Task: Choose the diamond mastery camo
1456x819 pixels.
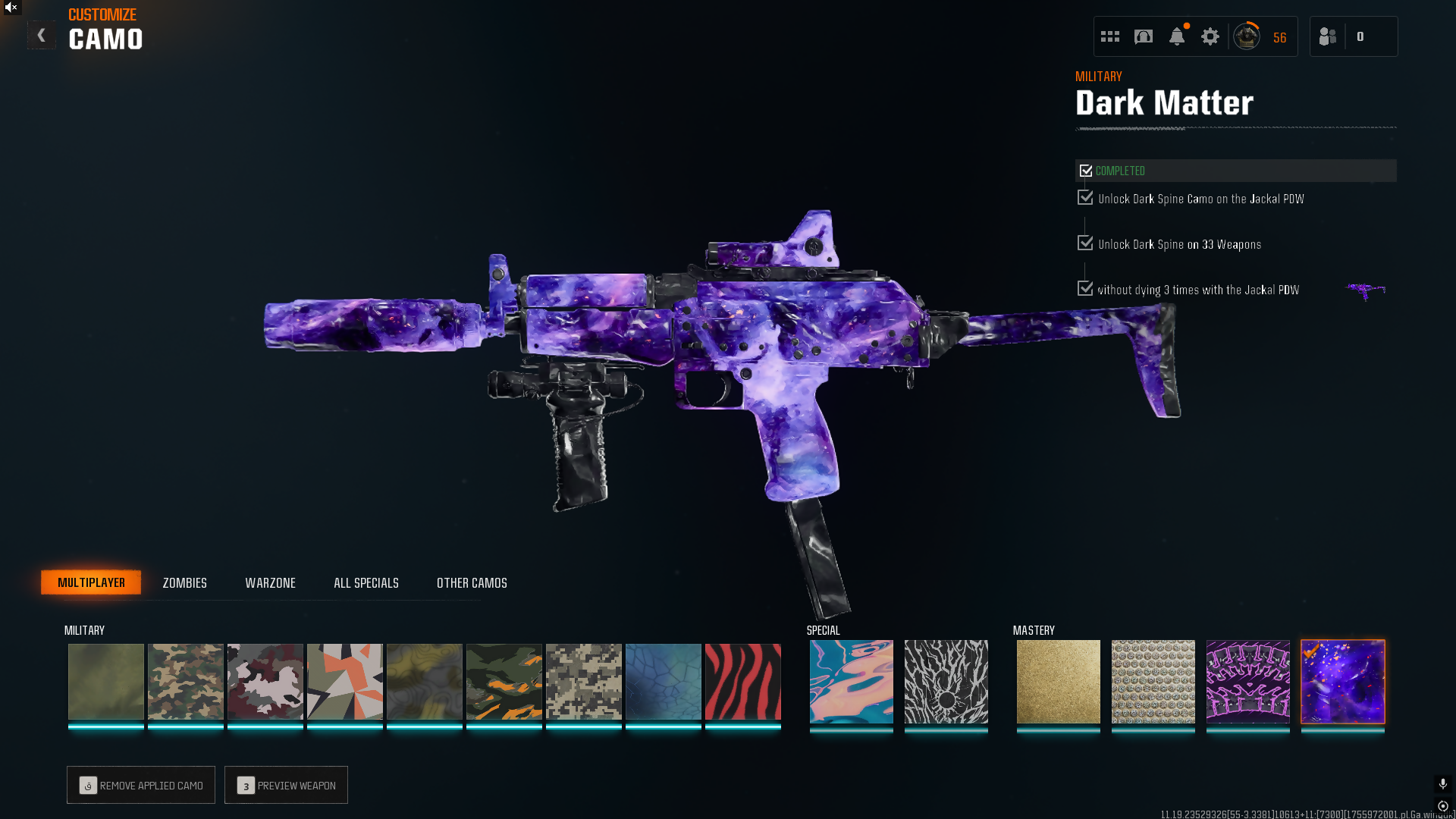Action: (x=1153, y=681)
